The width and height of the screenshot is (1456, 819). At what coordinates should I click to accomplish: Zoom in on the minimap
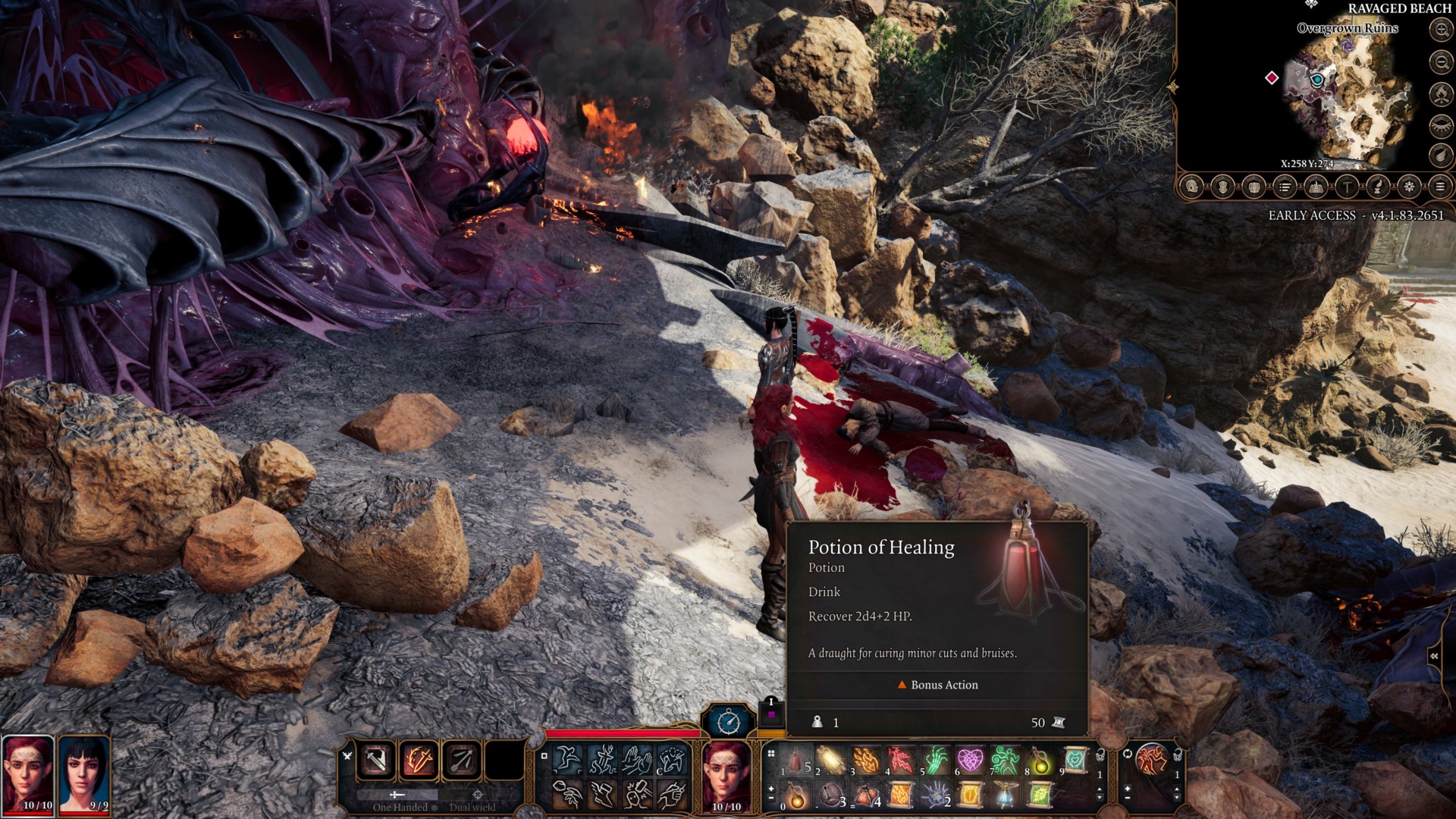[1440, 30]
